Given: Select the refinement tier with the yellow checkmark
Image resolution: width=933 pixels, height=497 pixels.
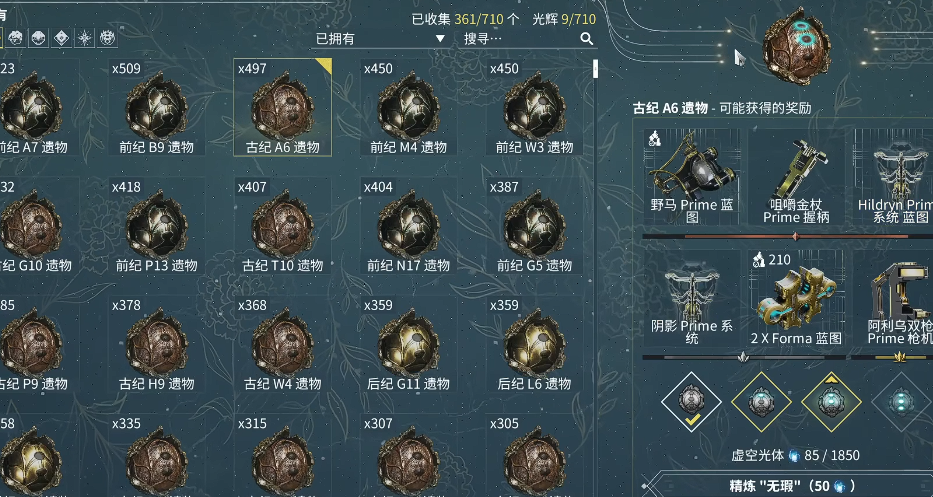Looking at the screenshot, I should tap(691, 402).
